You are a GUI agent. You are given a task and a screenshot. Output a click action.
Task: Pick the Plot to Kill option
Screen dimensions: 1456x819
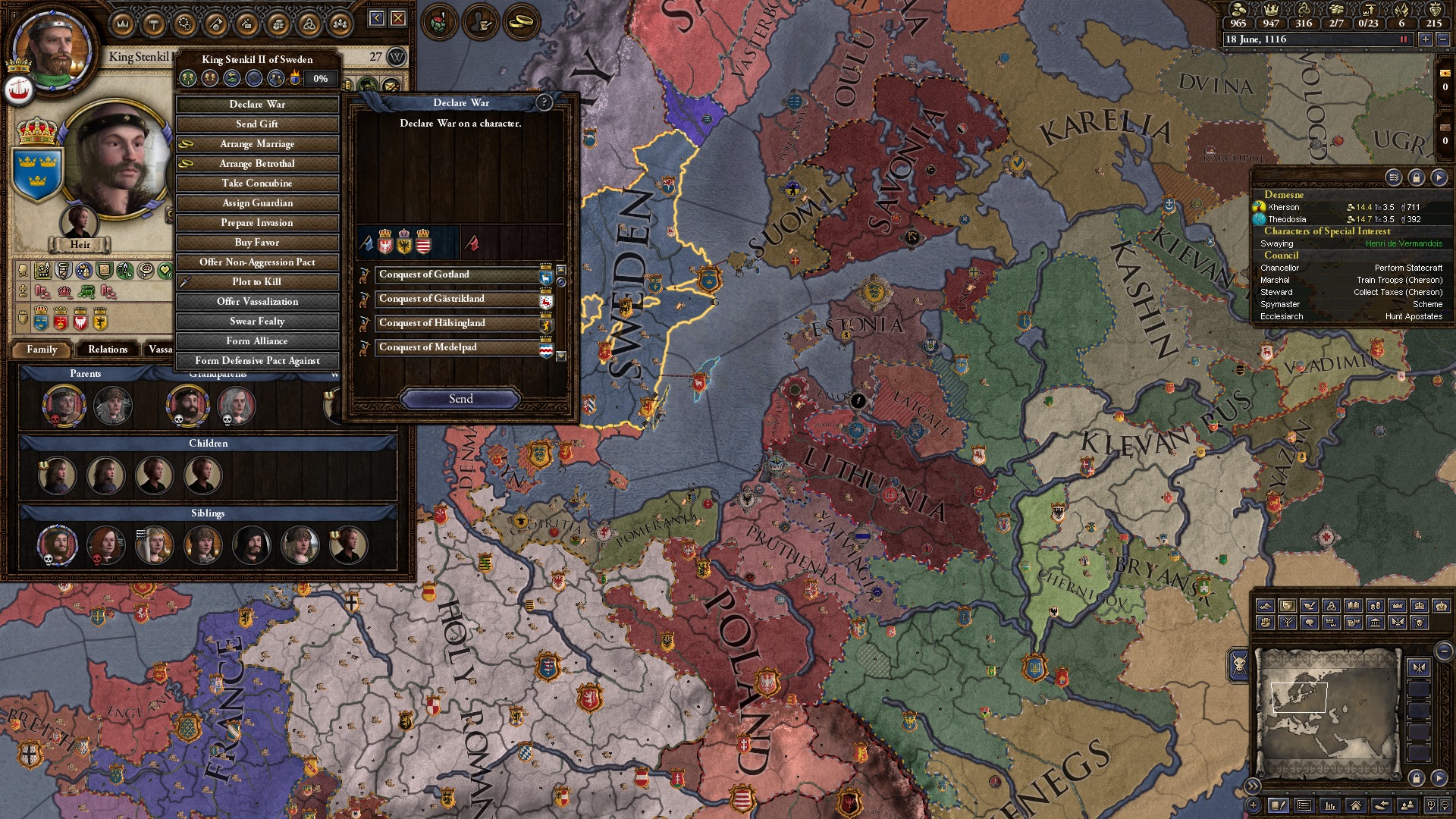point(257,282)
